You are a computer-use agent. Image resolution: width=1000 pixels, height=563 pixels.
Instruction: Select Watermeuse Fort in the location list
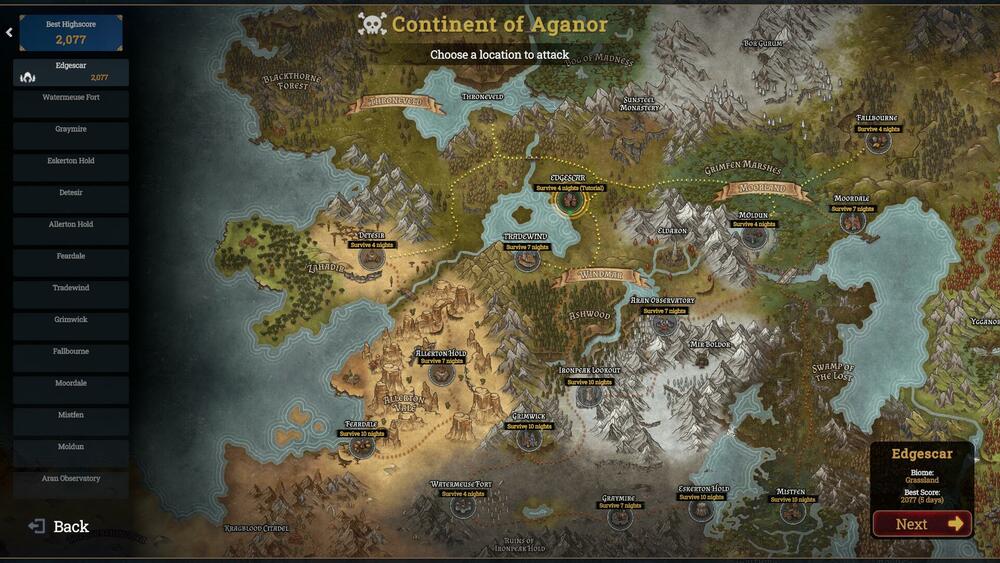click(x=71, y=98)
